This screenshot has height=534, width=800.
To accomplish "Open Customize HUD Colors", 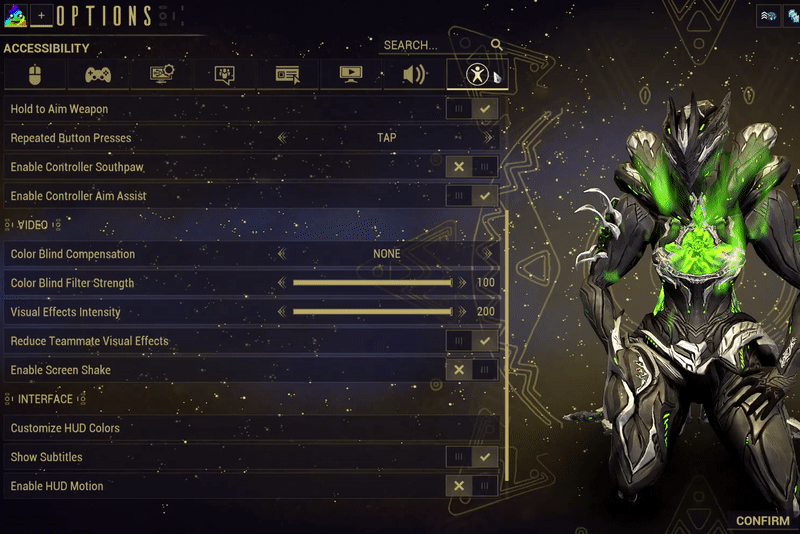I will coord(65,428).
